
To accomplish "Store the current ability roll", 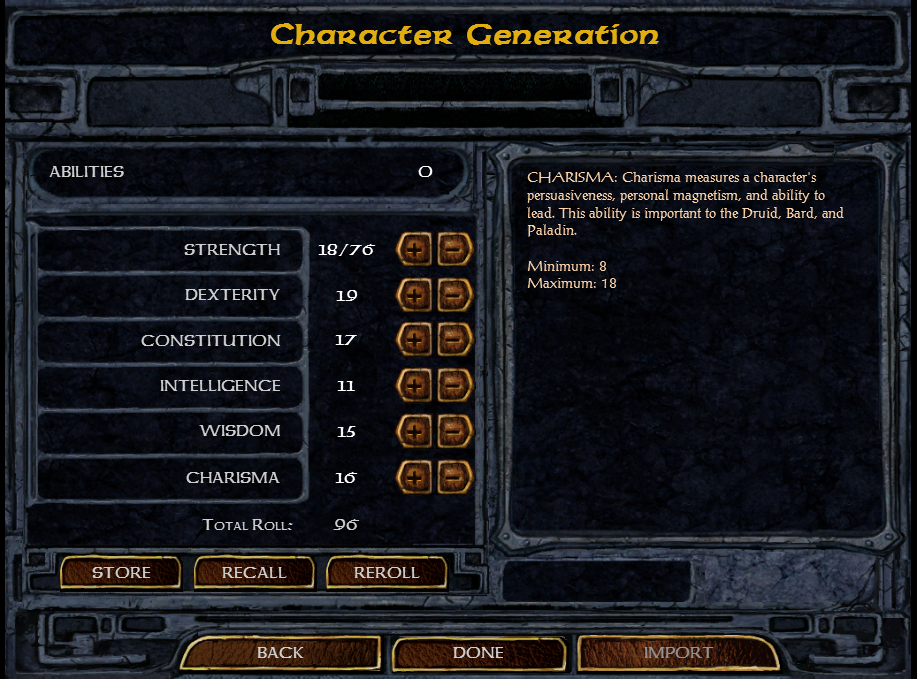I will click(121, 573).
